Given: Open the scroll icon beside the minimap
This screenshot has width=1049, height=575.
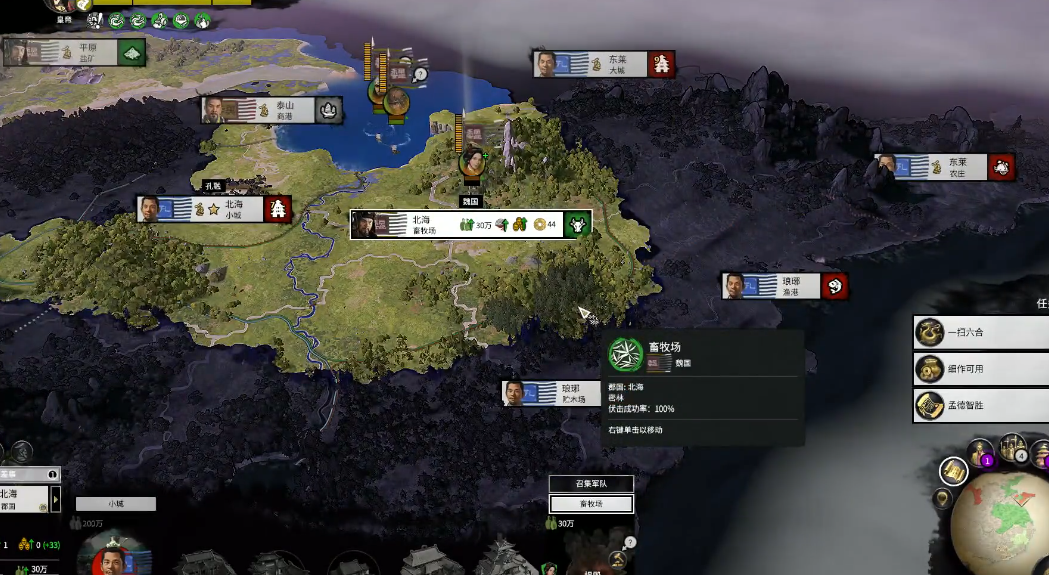Looking at the screenshot, I should coord(953,471).
